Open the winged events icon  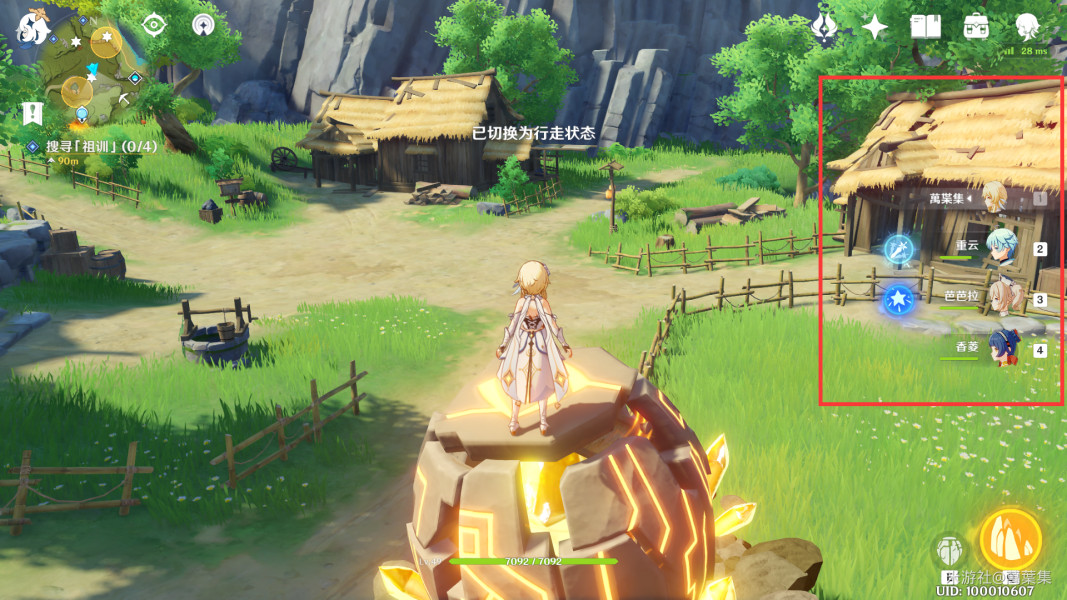tap(824, 27)
